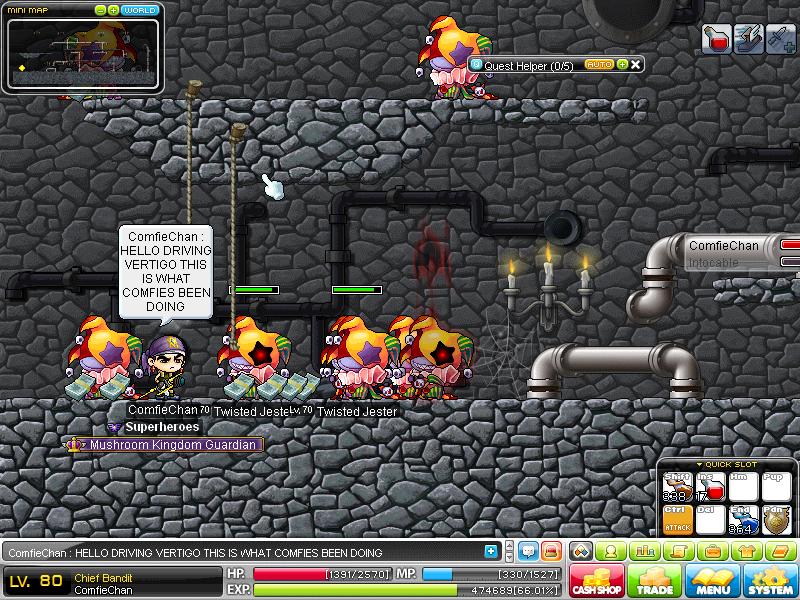The width and height of the screenshot is (800, 600).
Task: Shrink the minimap with the minus button
Action: [101, 10]
